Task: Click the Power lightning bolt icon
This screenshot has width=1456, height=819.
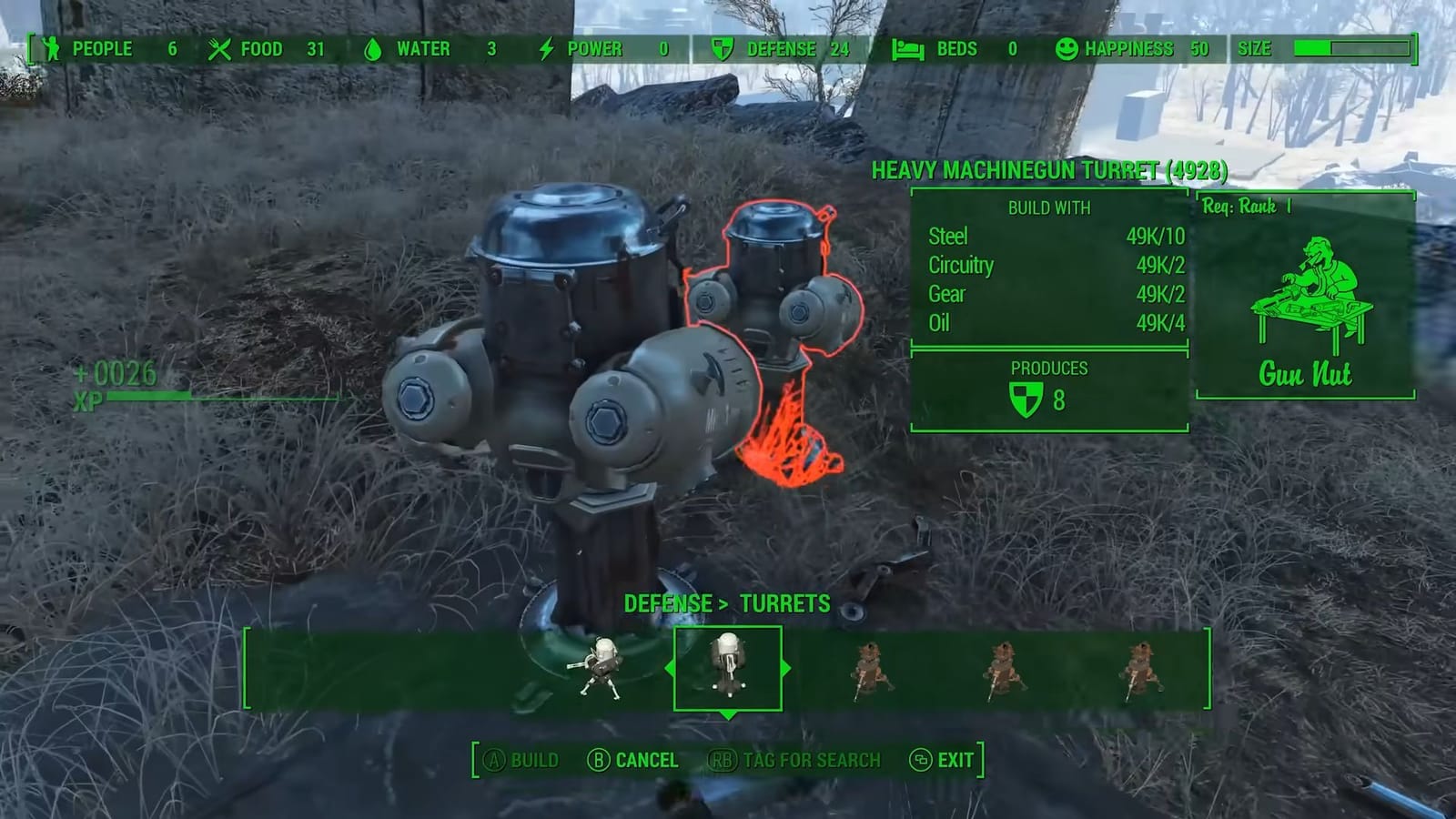Action: click(547, 49)
